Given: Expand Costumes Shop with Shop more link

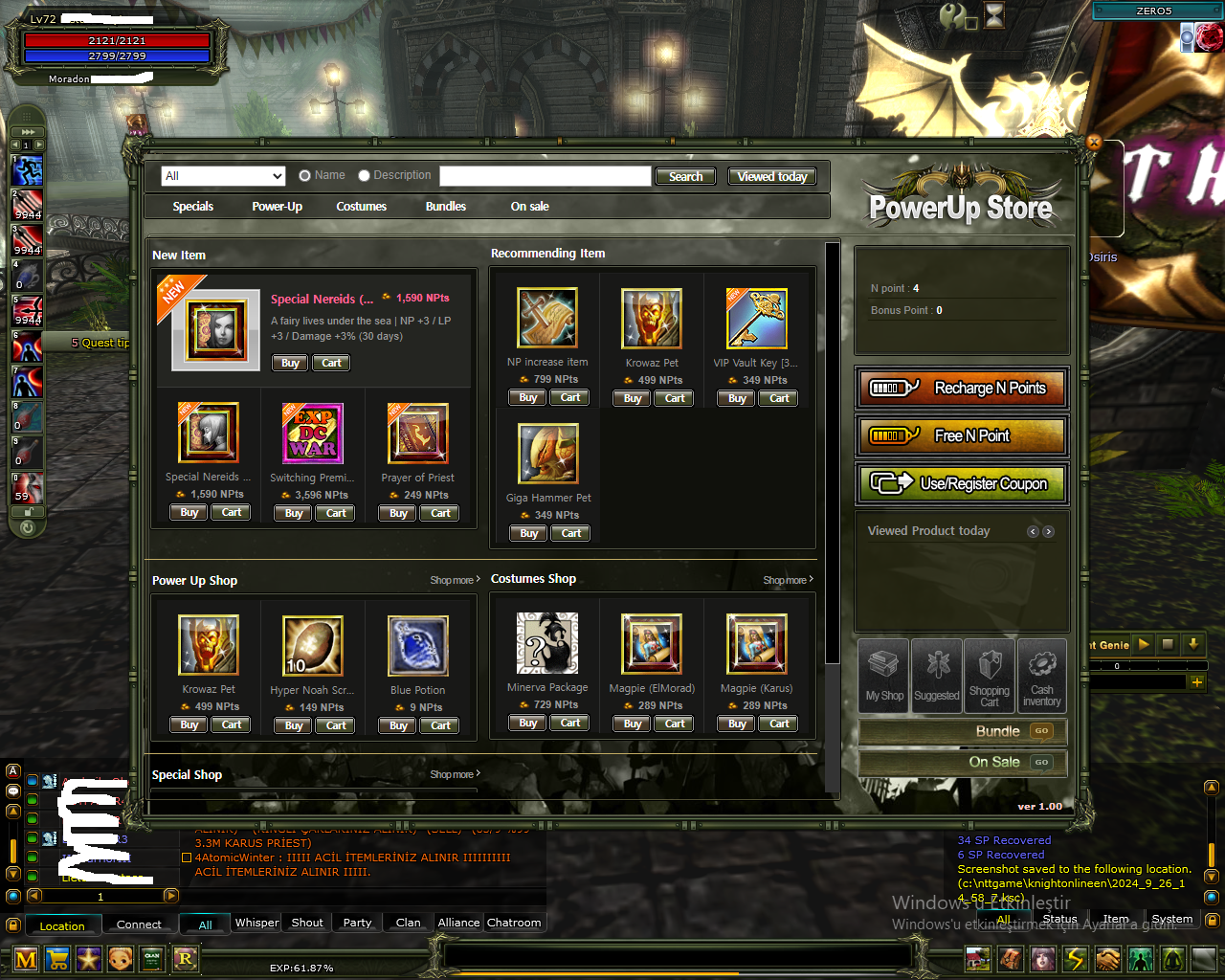Looking at the screenshot, I should 787,579.
